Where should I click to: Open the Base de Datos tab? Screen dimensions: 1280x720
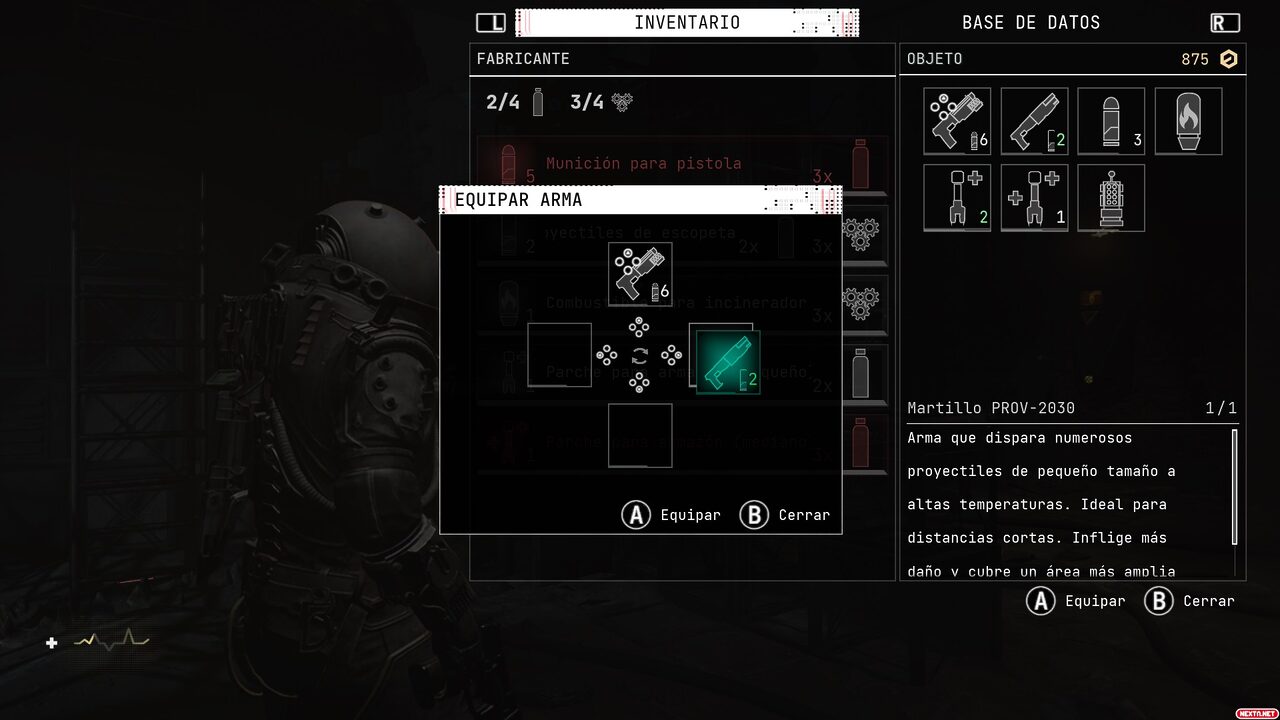click(x=1030, y=22)
